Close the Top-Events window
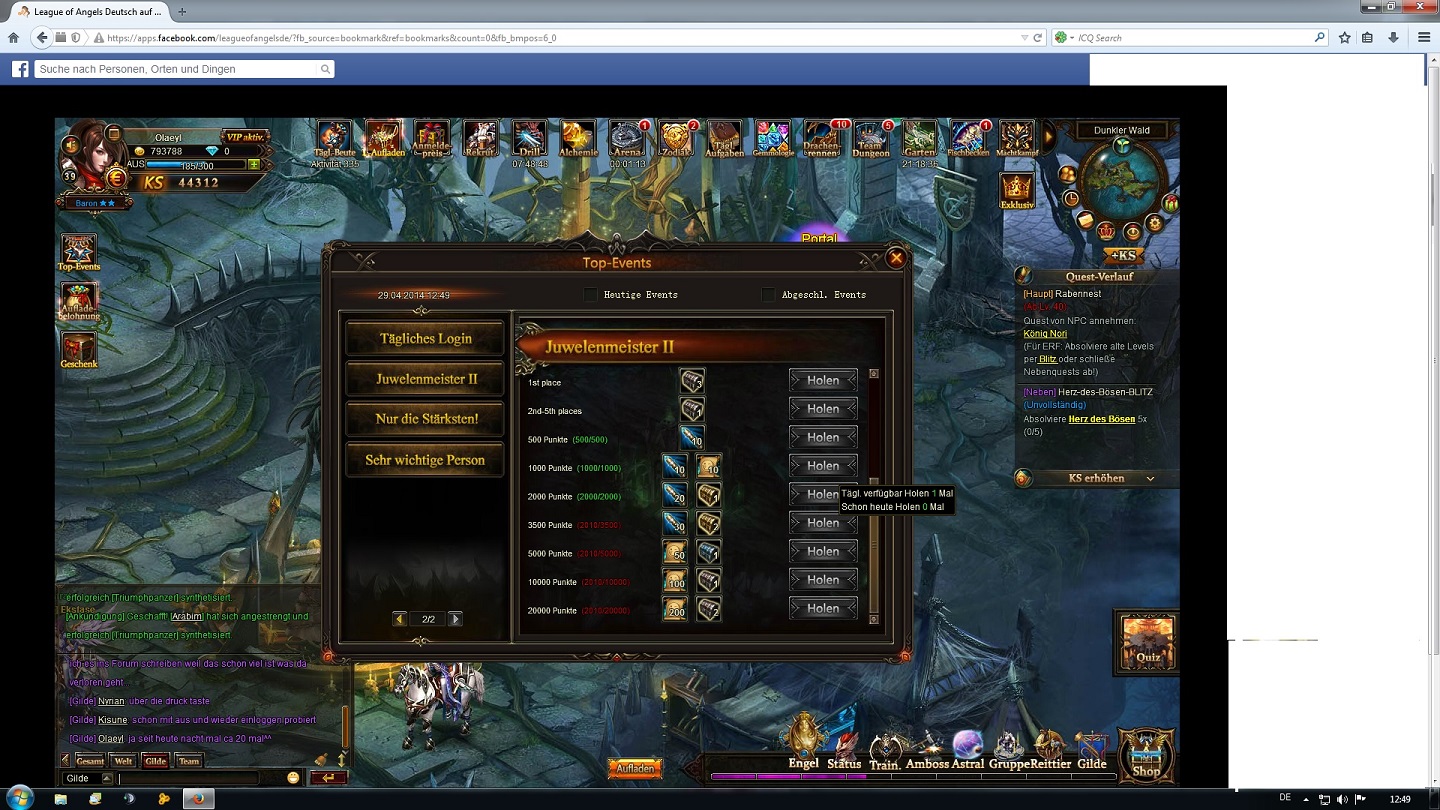 pos(896,258)
